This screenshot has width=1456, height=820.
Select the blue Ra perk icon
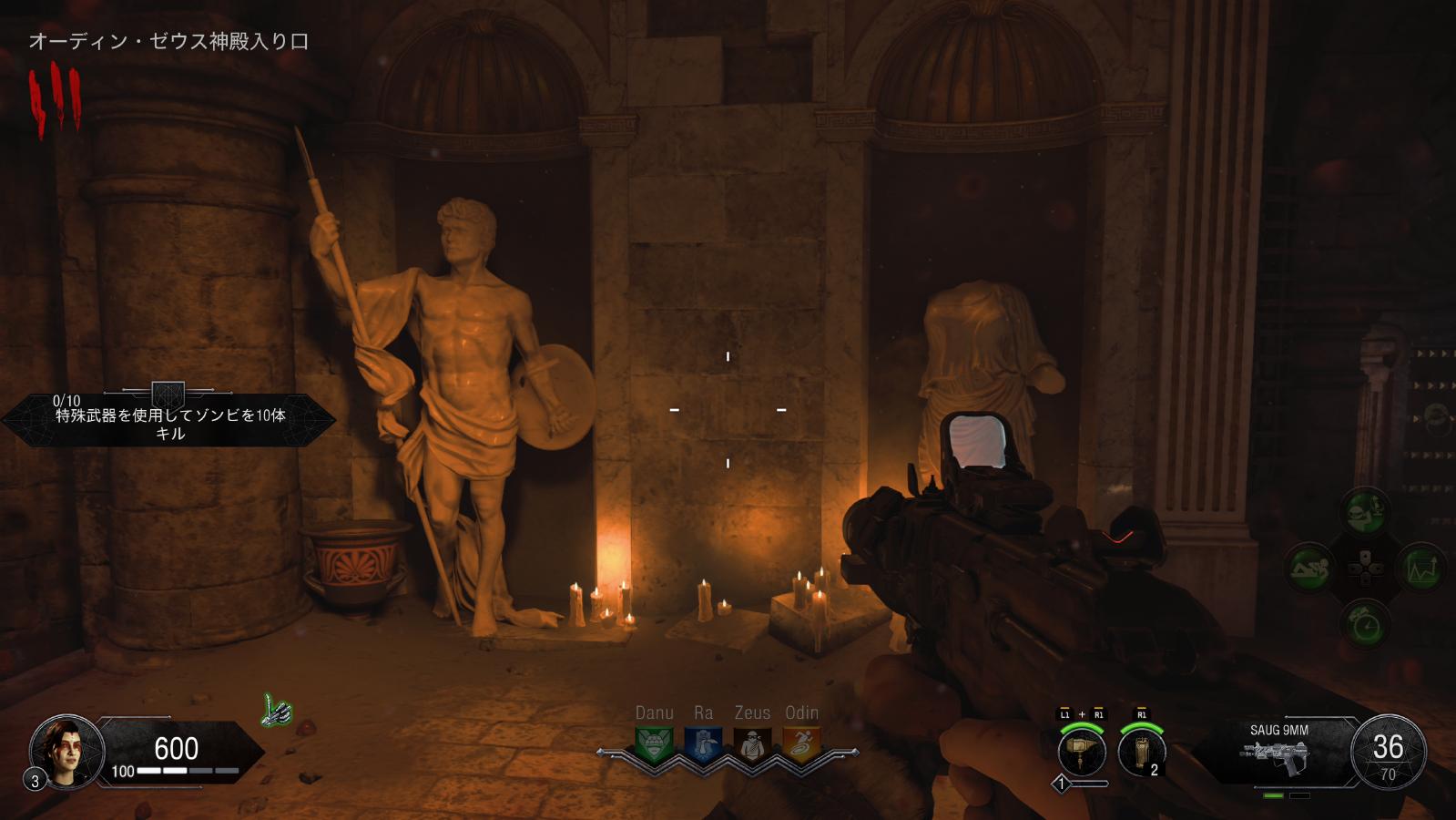[x=703, y=744]
